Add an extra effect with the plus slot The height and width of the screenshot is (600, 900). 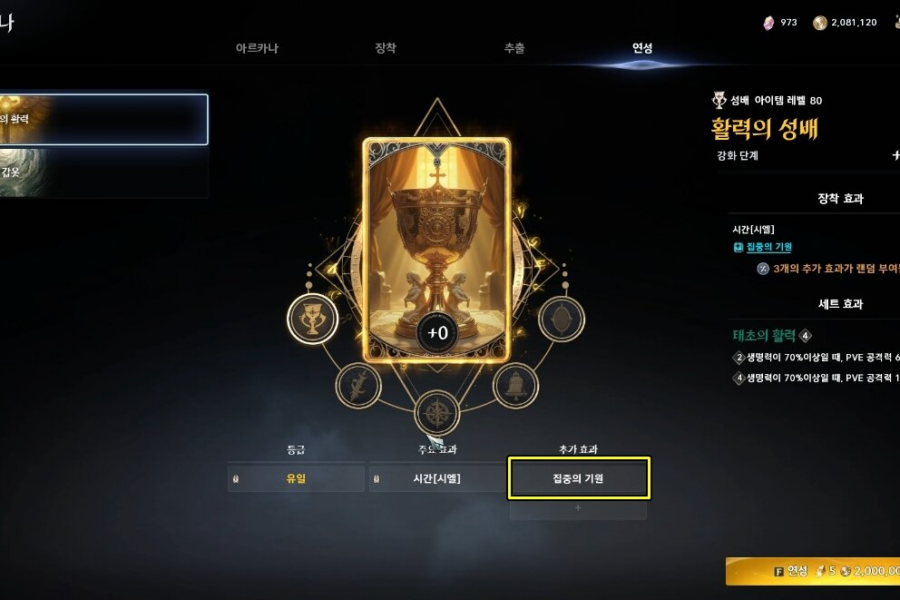click(578, 509)
